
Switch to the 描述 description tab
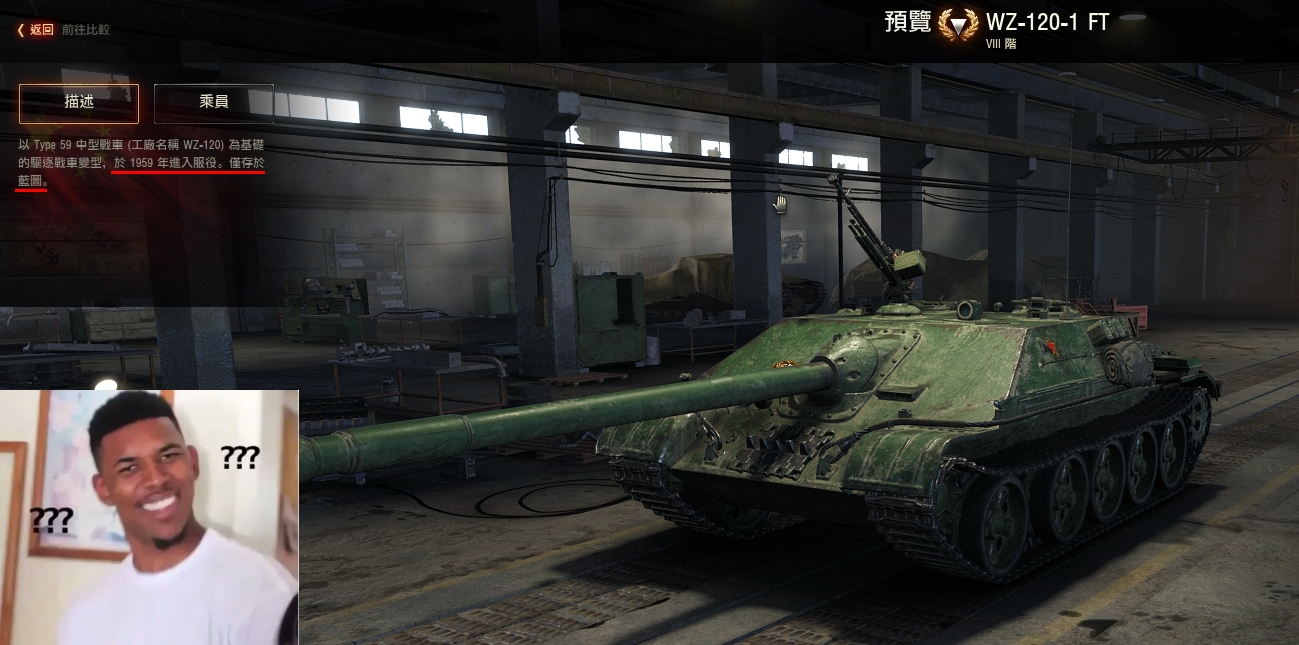pyautogui.click(x=79, y=103)
